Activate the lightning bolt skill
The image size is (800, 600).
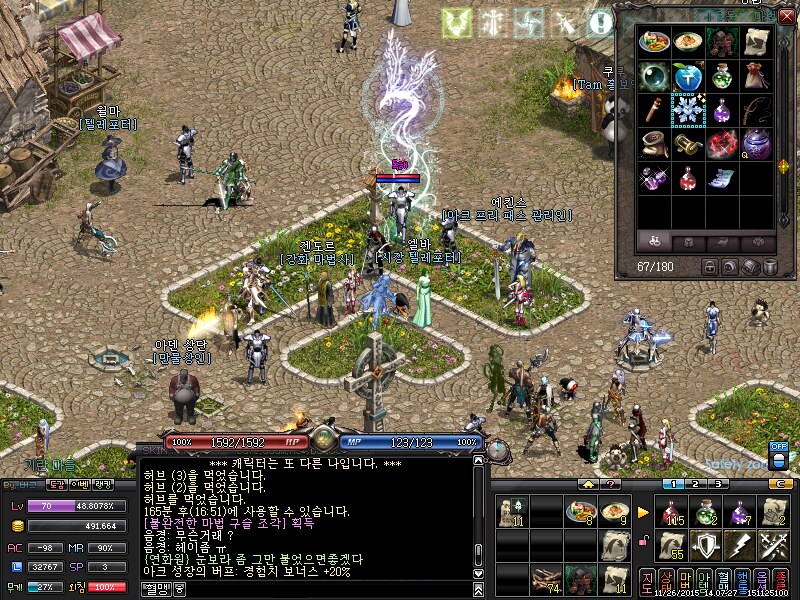[738, 546]
